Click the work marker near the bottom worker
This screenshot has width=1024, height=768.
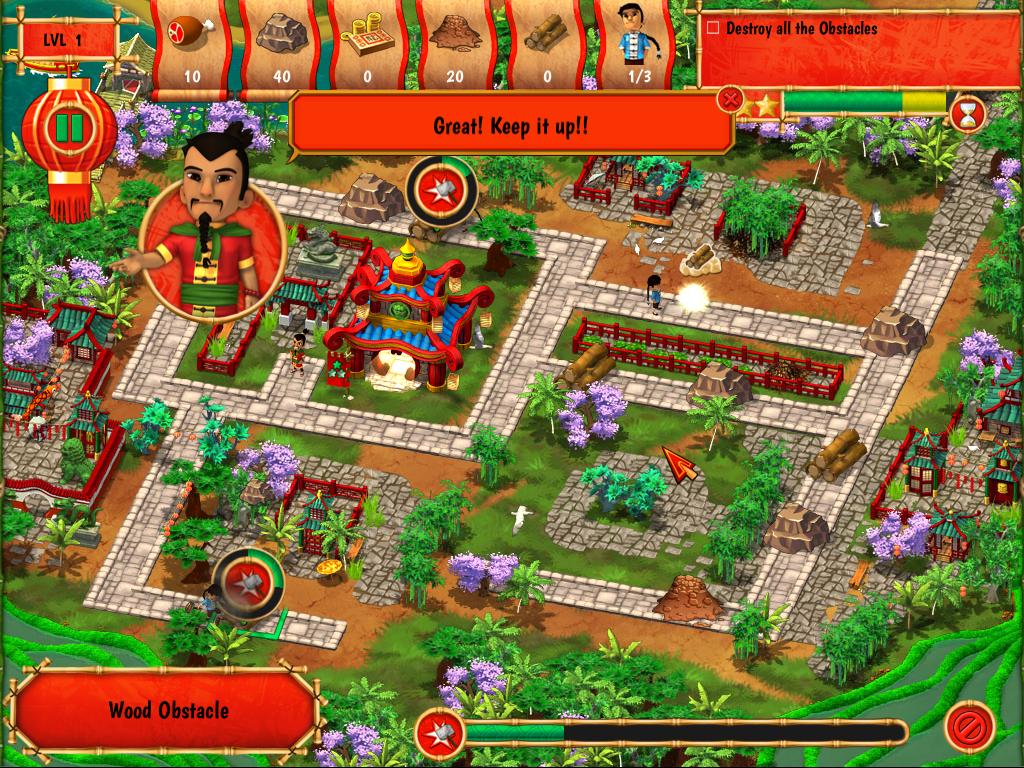click(244, 577)
